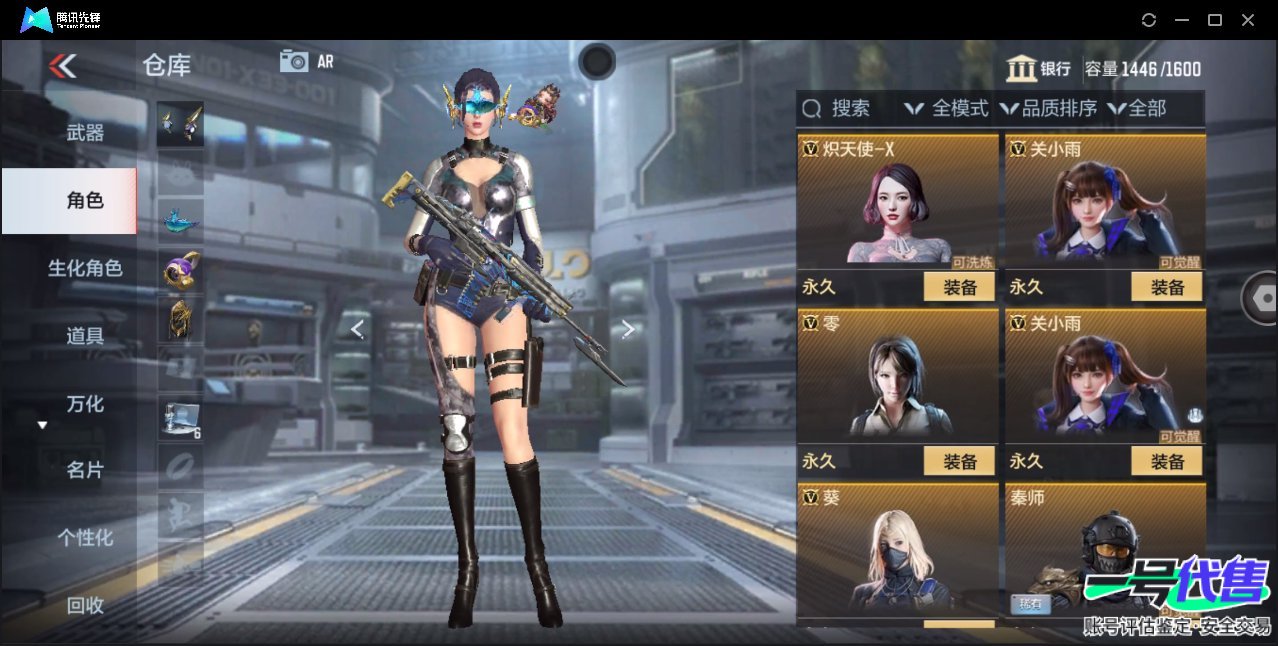The width and height of the screenshot is (1278, 646).
Task: Open the 品质排序 quality sort dropdown
Action: point(1048,108)
